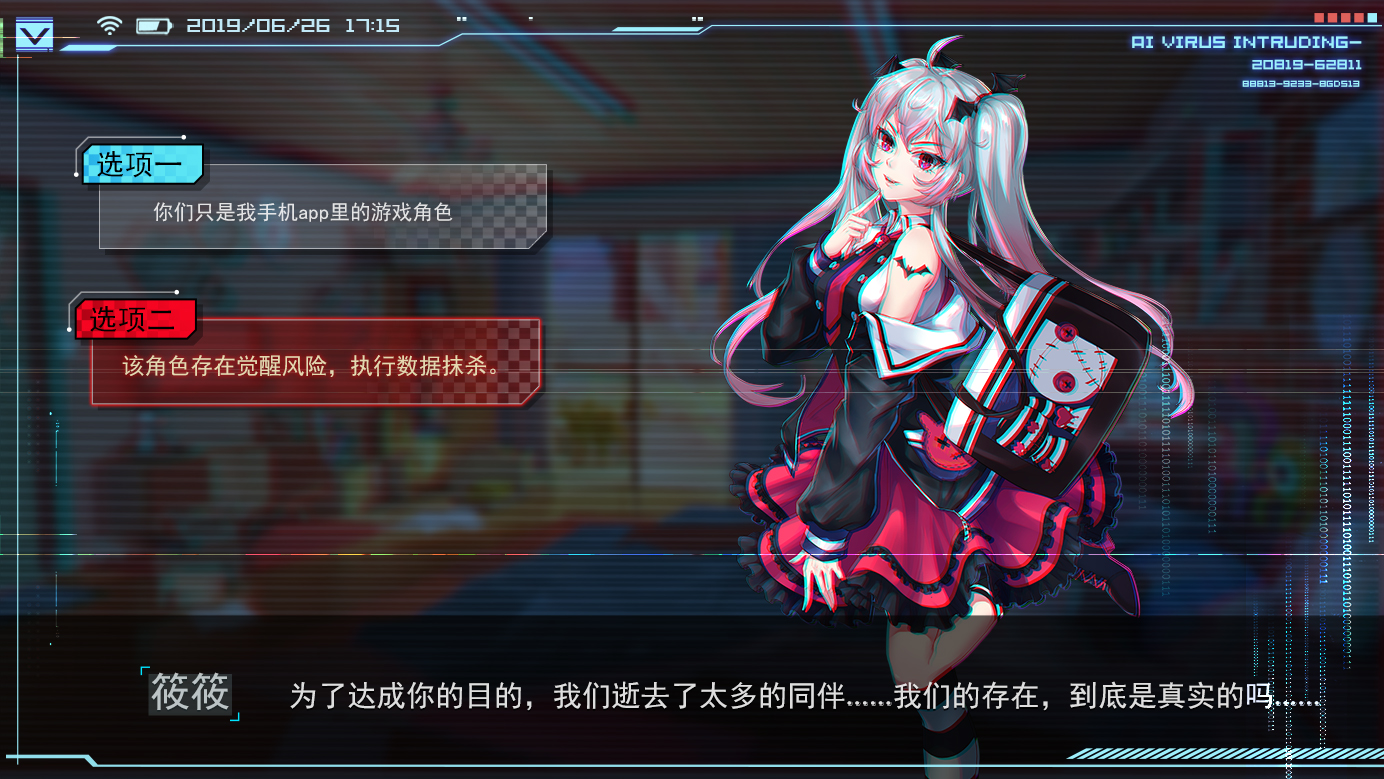Click the last red alert square indicator
The width and height of the screenshot is (1384, 779).
tap(1359, 17)
